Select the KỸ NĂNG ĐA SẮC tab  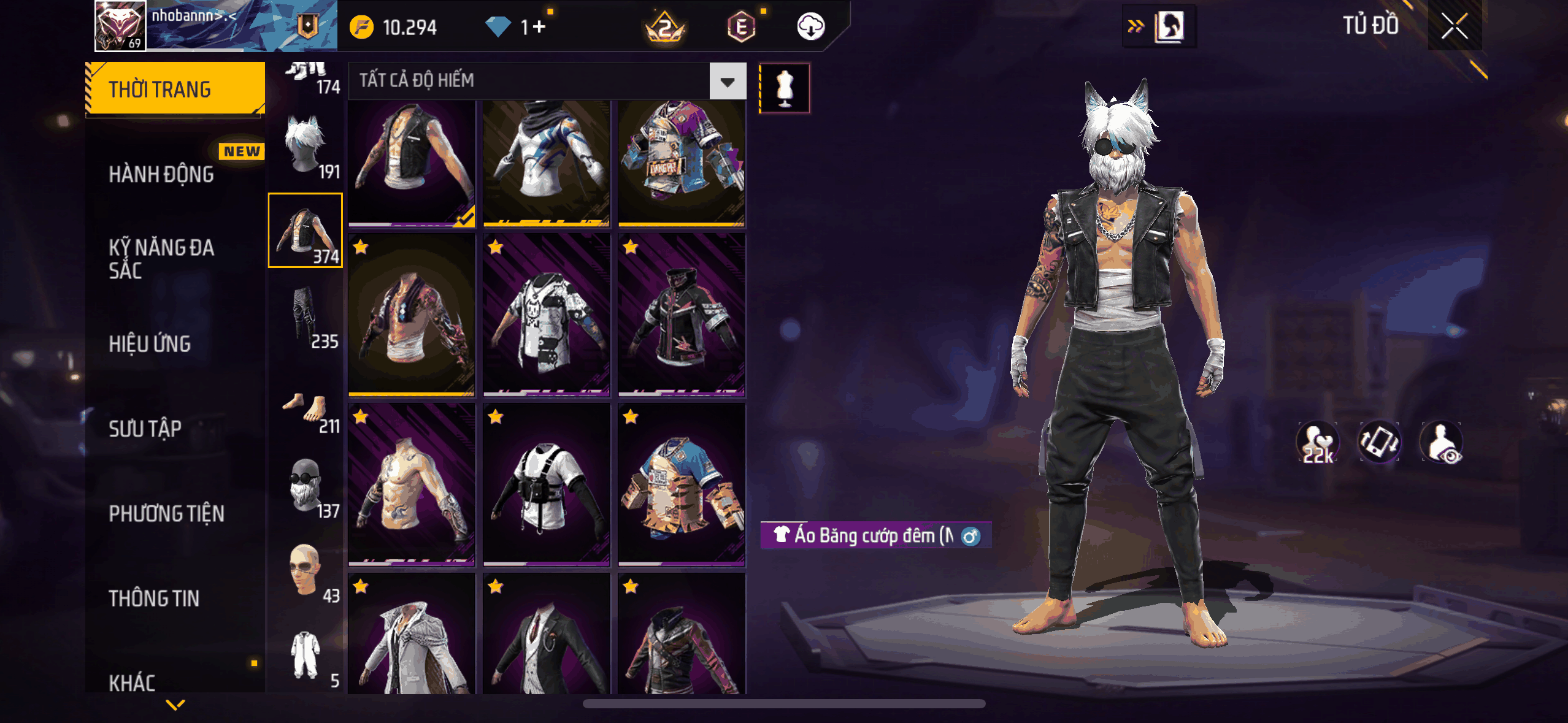click(x=161, y=259)
